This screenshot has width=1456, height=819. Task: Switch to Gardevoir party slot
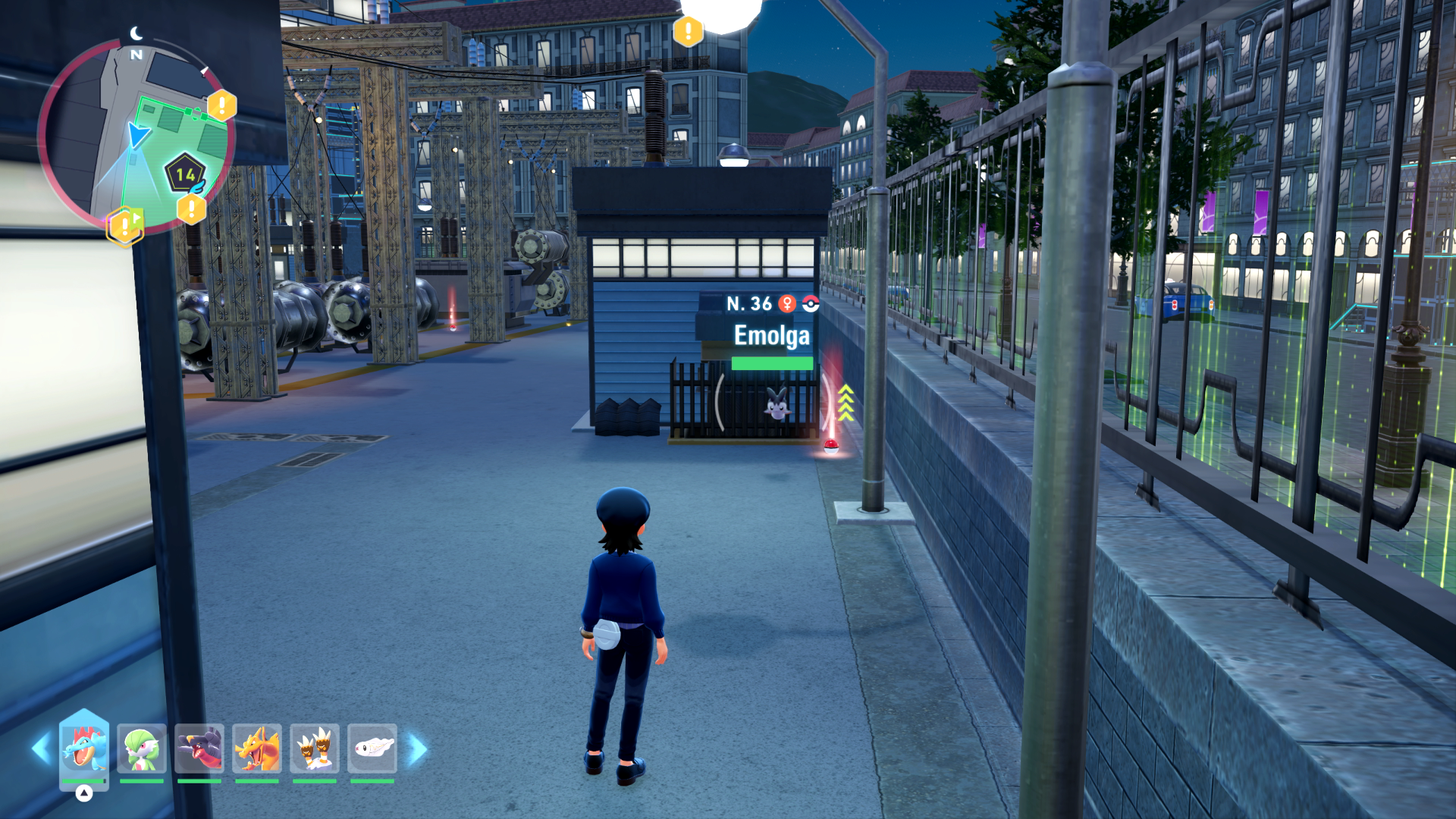click(142, 748)
